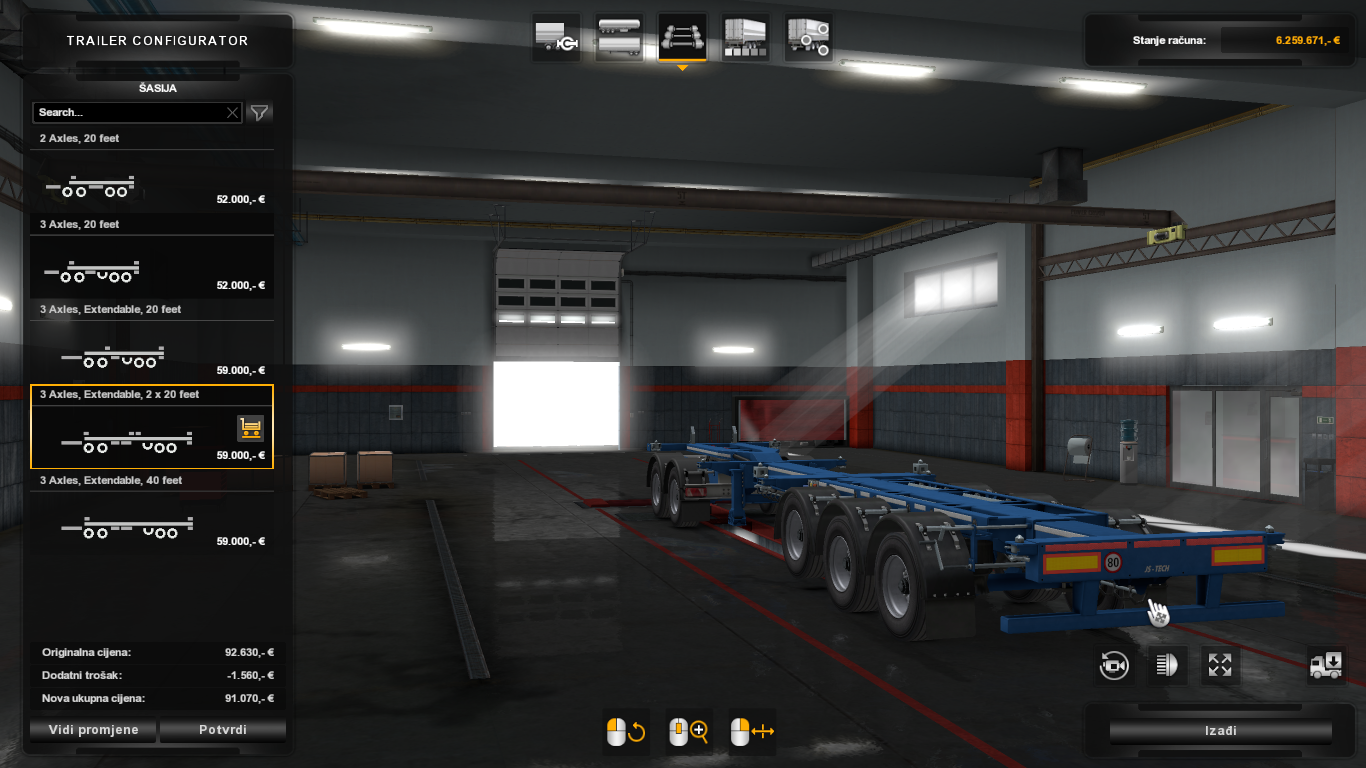1366x768 pixels.
Task: Click the expand to fullscreen view icon
Action: [1219, 665]
